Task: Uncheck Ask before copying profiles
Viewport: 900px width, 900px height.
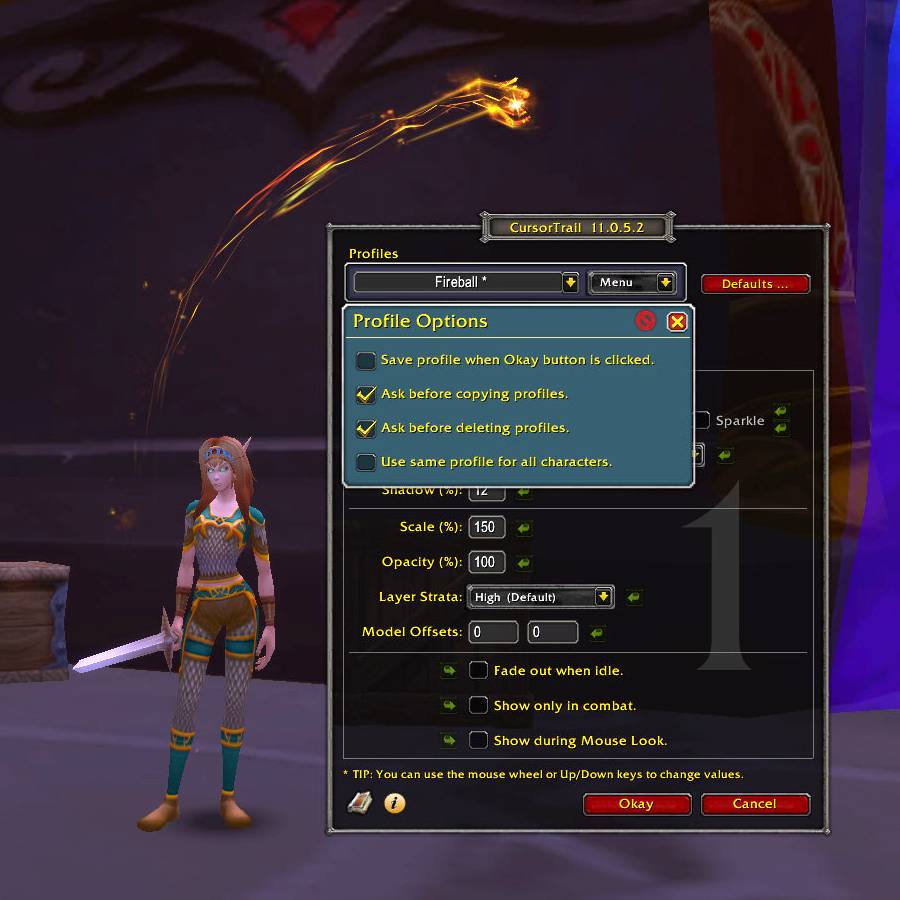Action: point(366,394)
